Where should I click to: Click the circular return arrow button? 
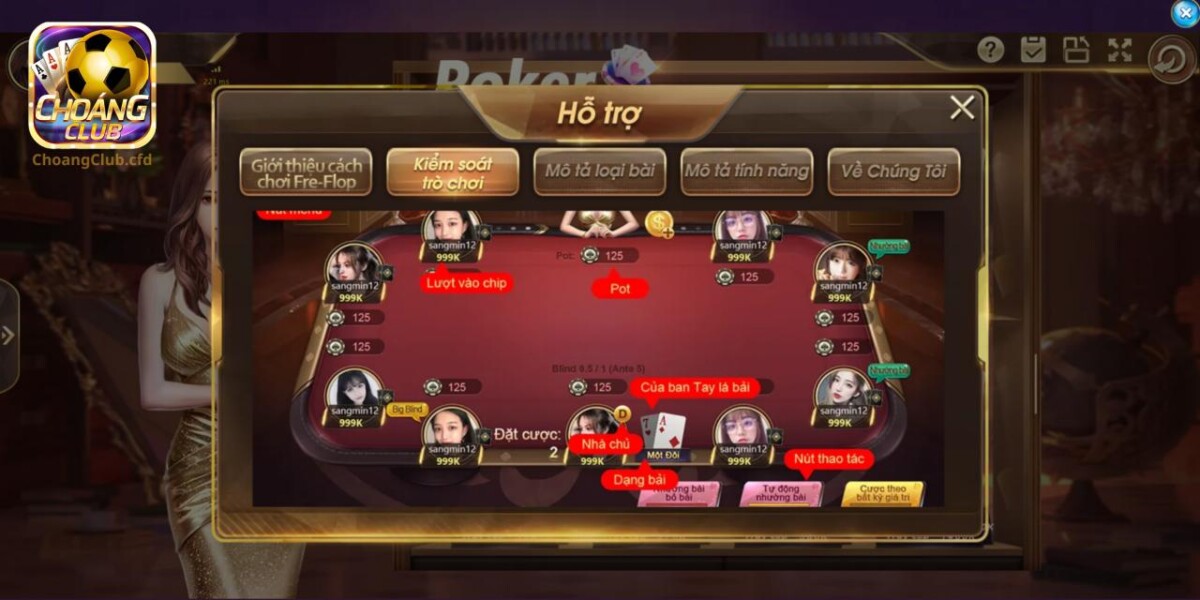(x=1167, y=58)
